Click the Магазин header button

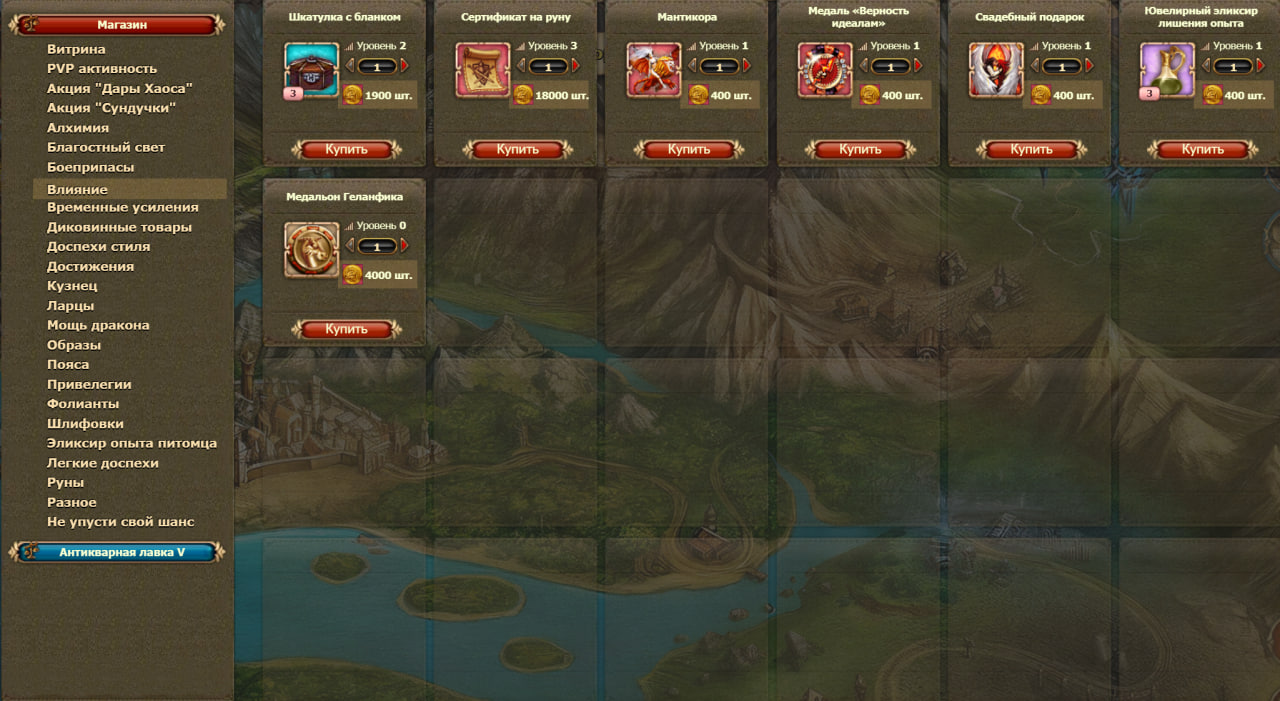point(121,25)
